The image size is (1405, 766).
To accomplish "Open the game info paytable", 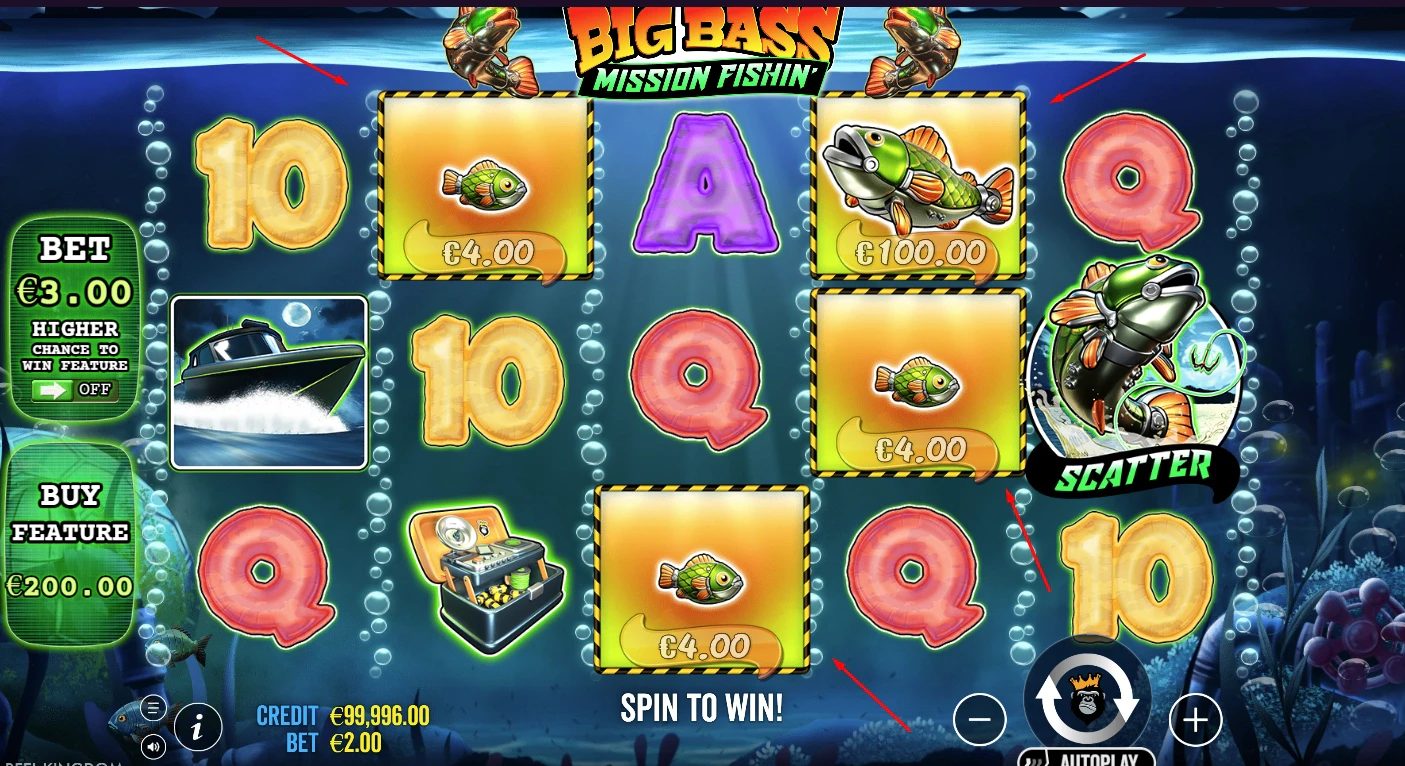I will (198, 728).
